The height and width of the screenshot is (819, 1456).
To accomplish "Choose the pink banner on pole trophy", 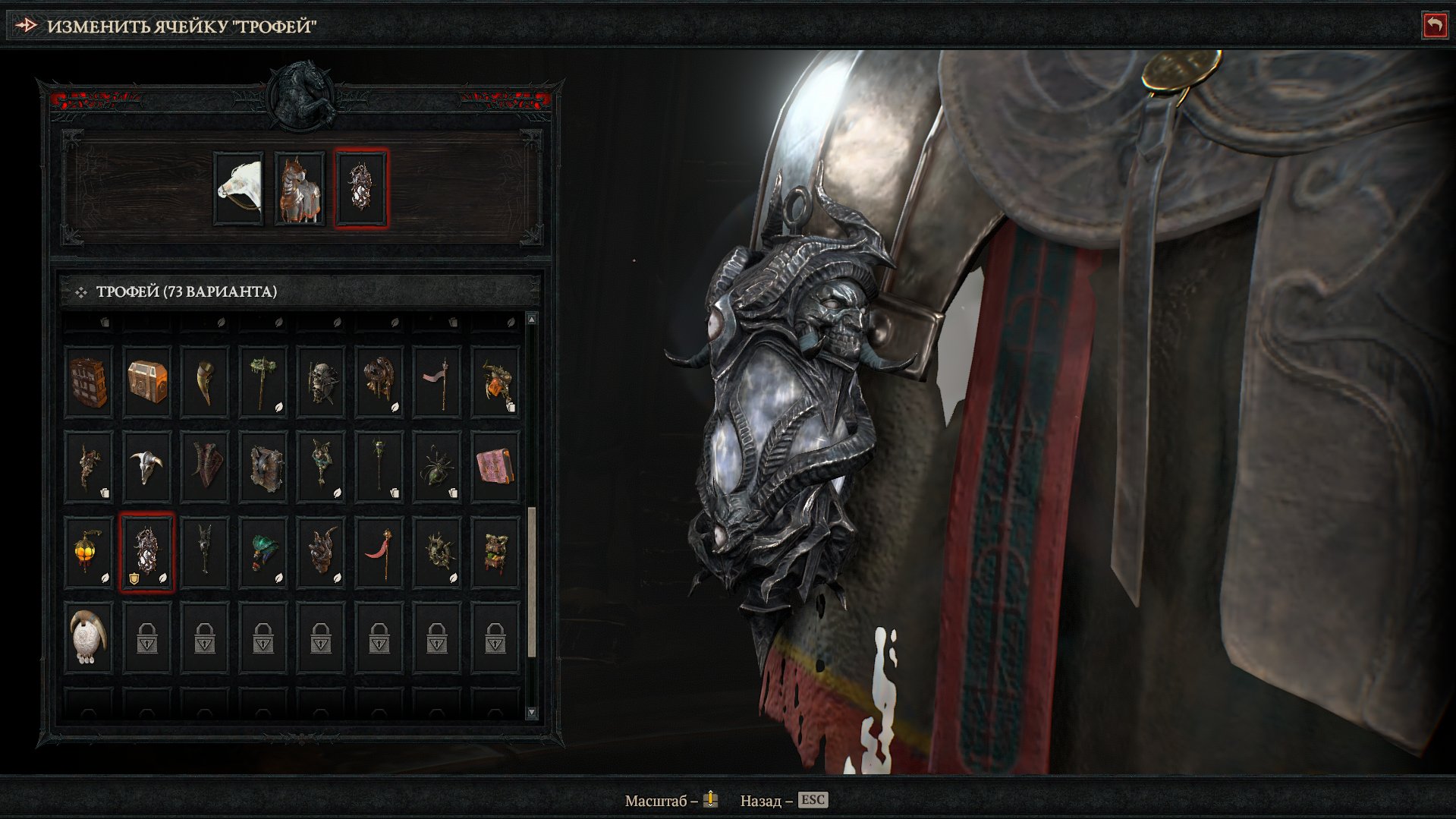I will (437, 382).
